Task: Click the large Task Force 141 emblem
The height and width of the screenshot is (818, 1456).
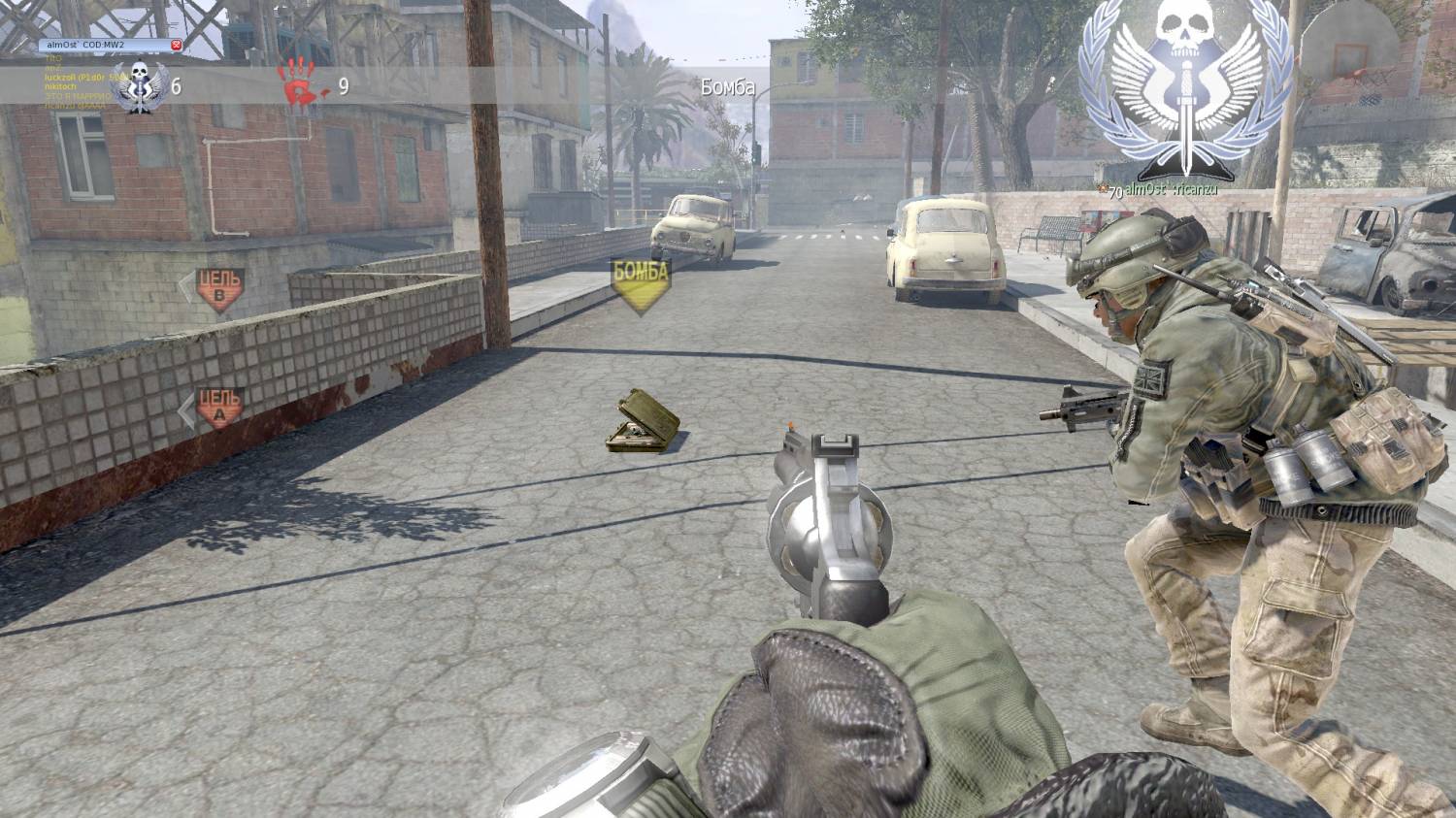Action: pyautogui.click(x=1185, y=89)
